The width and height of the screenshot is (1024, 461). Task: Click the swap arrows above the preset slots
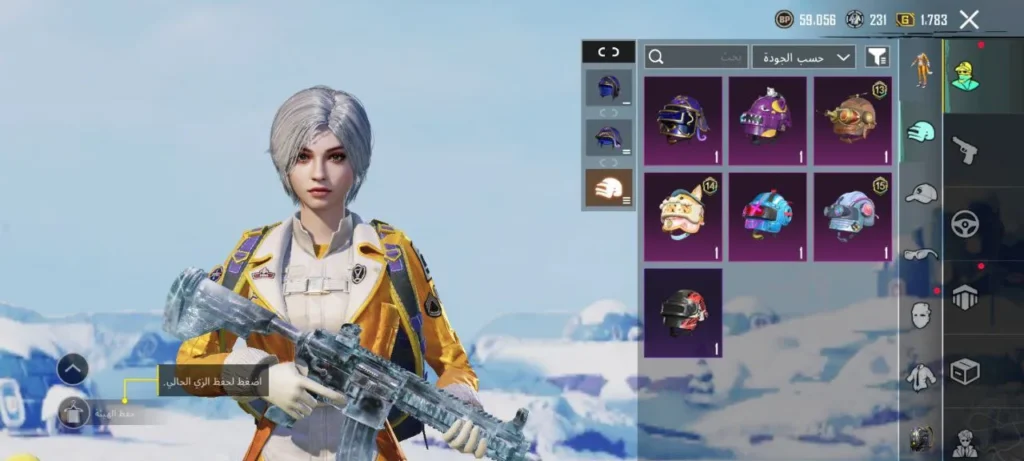(608, 51)
